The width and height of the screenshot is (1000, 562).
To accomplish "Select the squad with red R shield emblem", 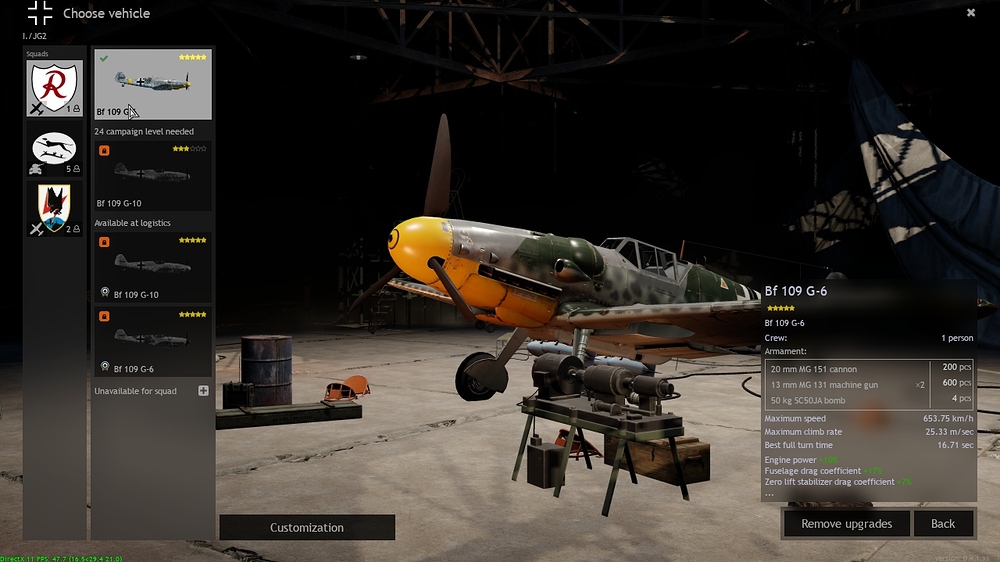I will 55,89.
